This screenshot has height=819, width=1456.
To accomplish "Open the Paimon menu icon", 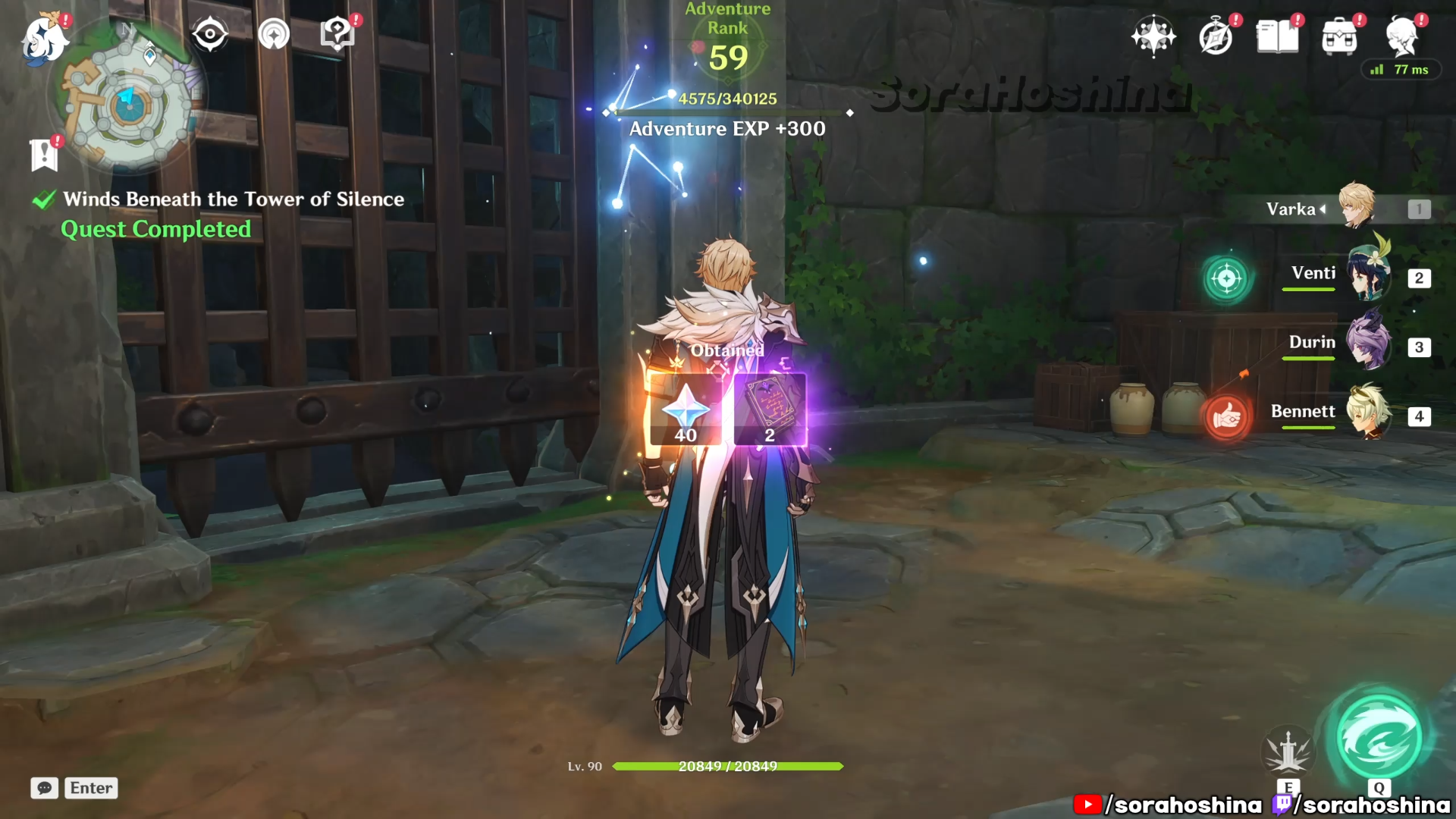I will (x=44, y=38).
